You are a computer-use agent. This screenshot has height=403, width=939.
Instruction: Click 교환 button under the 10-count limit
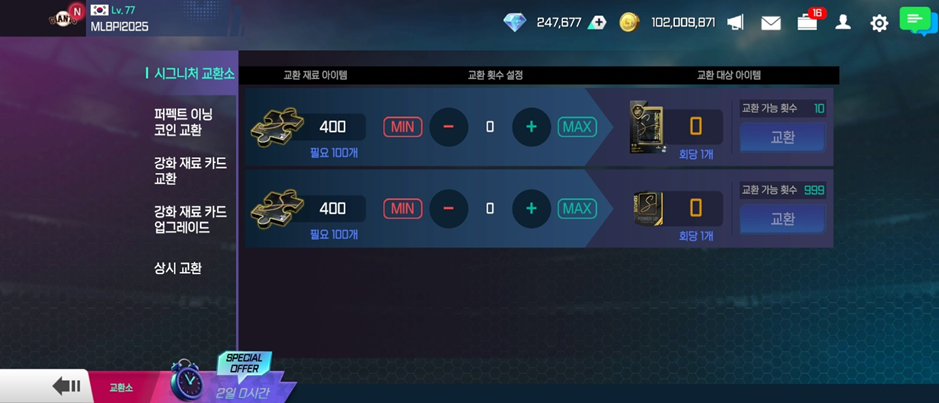(x=782, y=137)
